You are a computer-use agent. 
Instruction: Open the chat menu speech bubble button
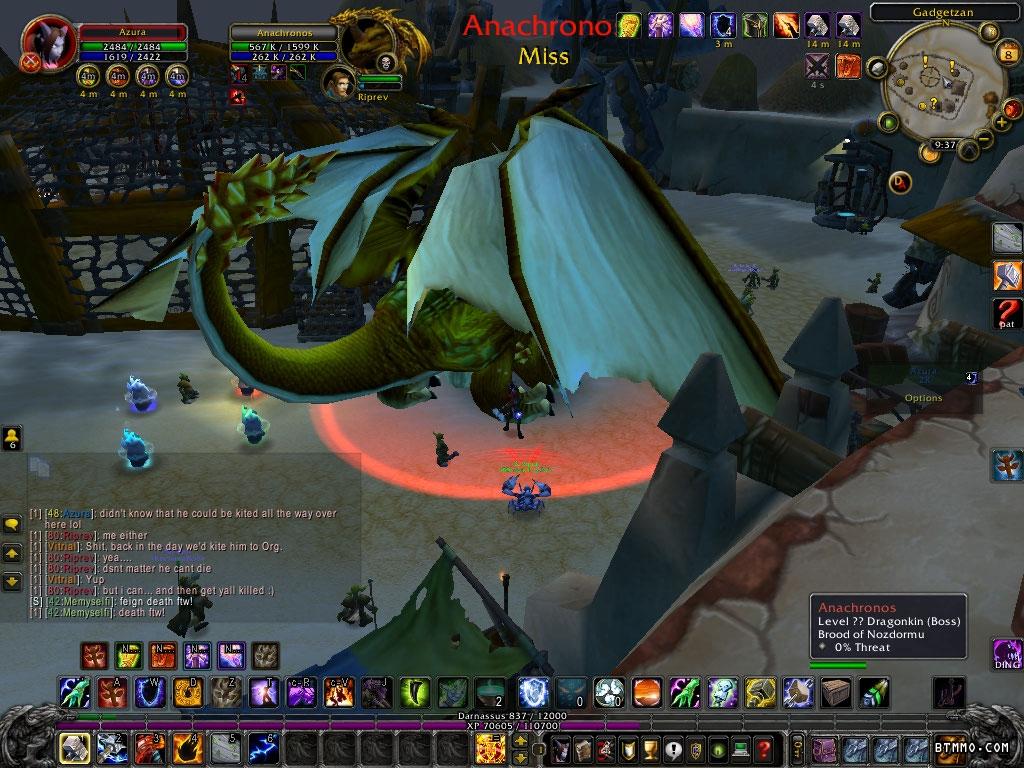tap(12, 524)
